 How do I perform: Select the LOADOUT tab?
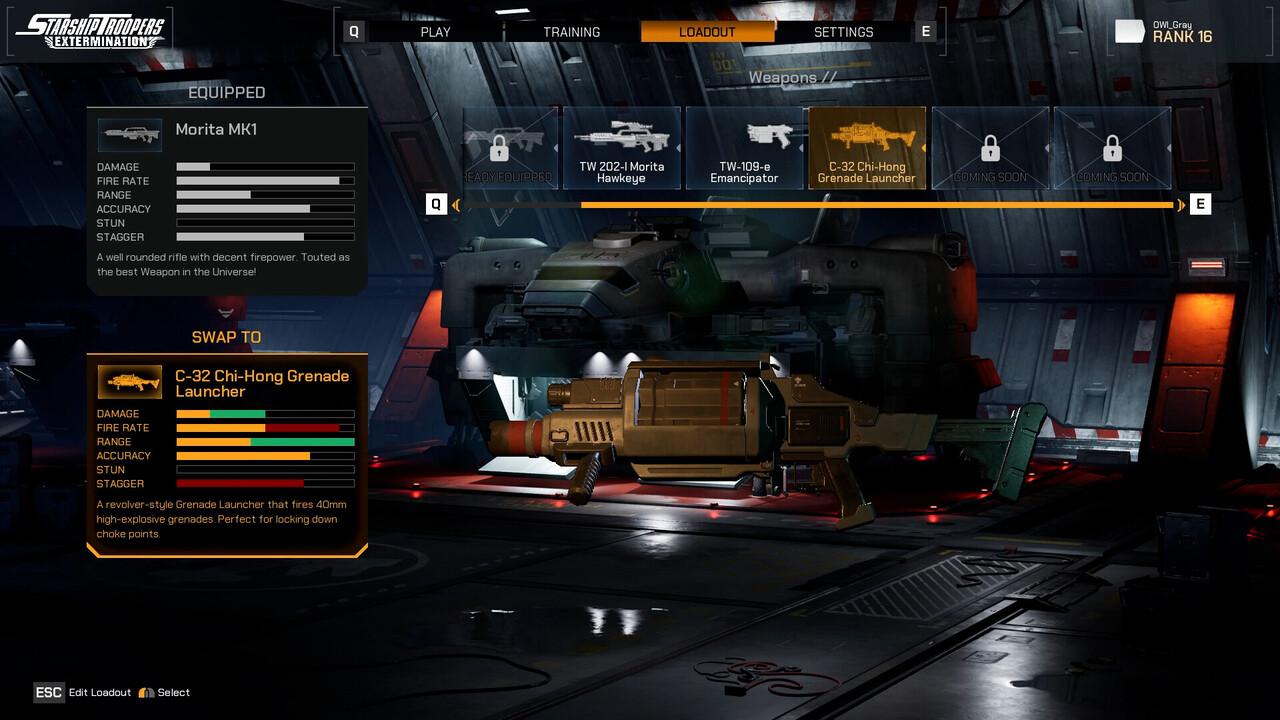[x=707, y=32]
